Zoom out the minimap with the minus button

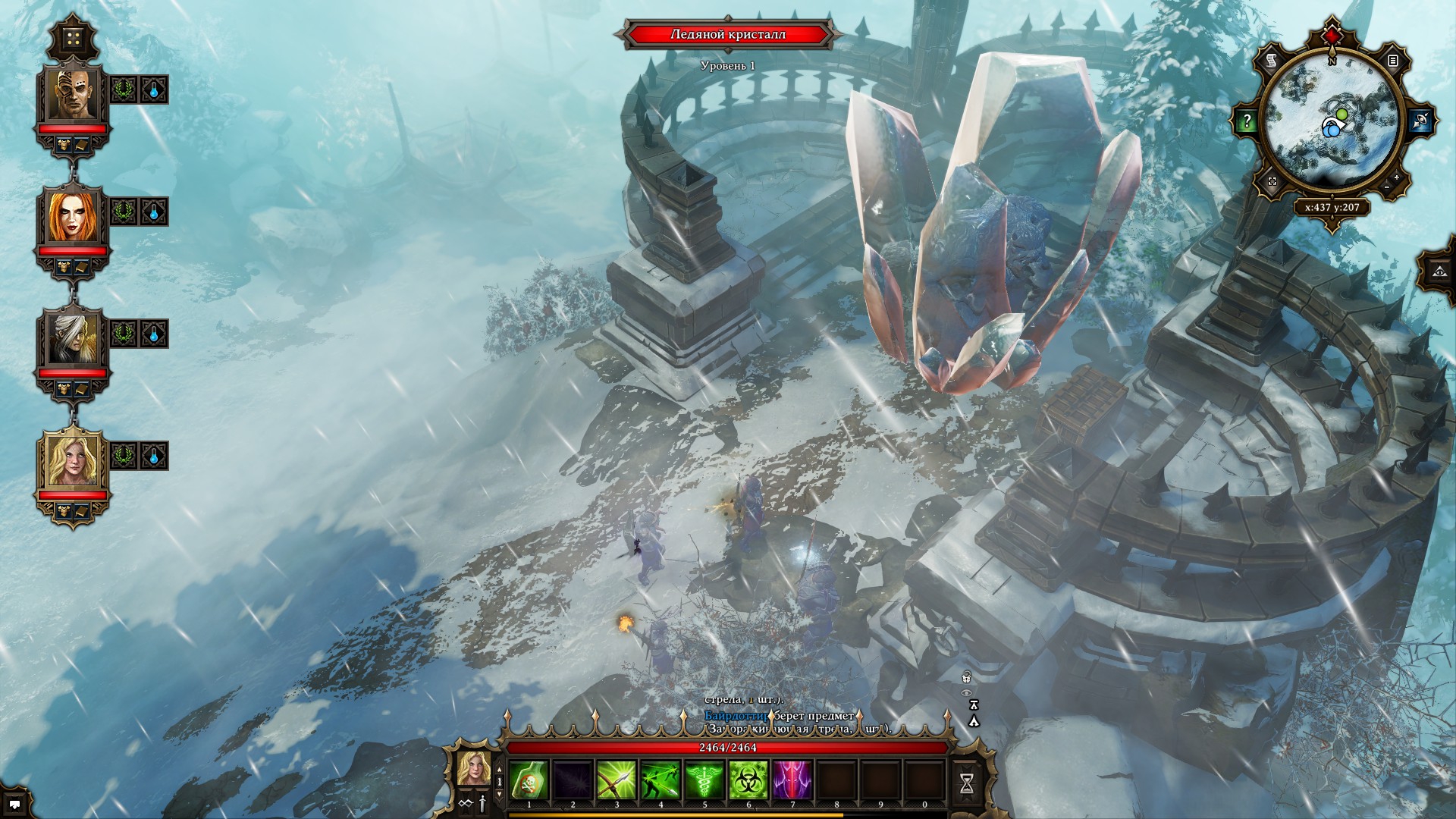click(1387, 187)
